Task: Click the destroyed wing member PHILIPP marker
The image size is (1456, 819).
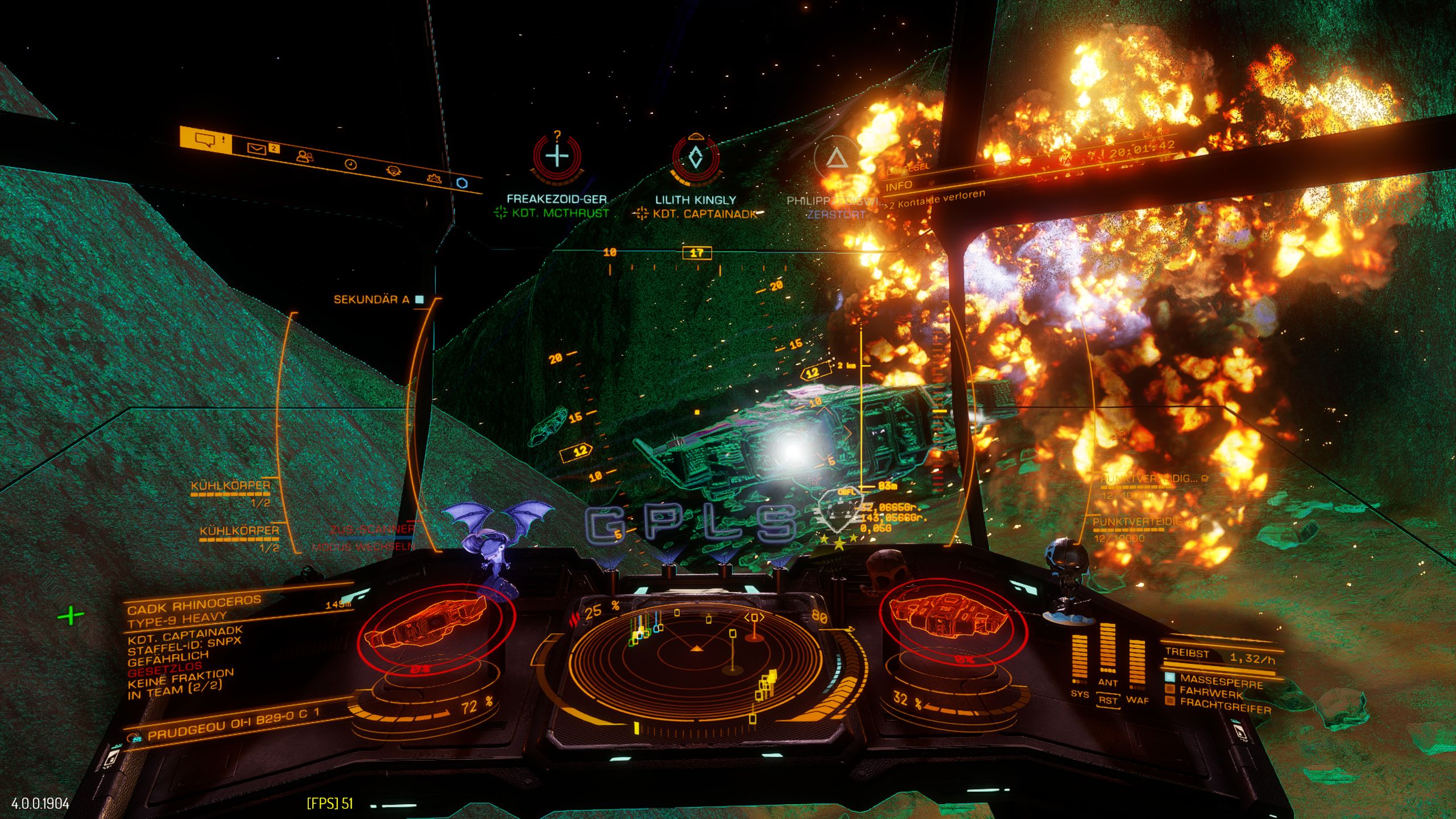Action: 835,159
